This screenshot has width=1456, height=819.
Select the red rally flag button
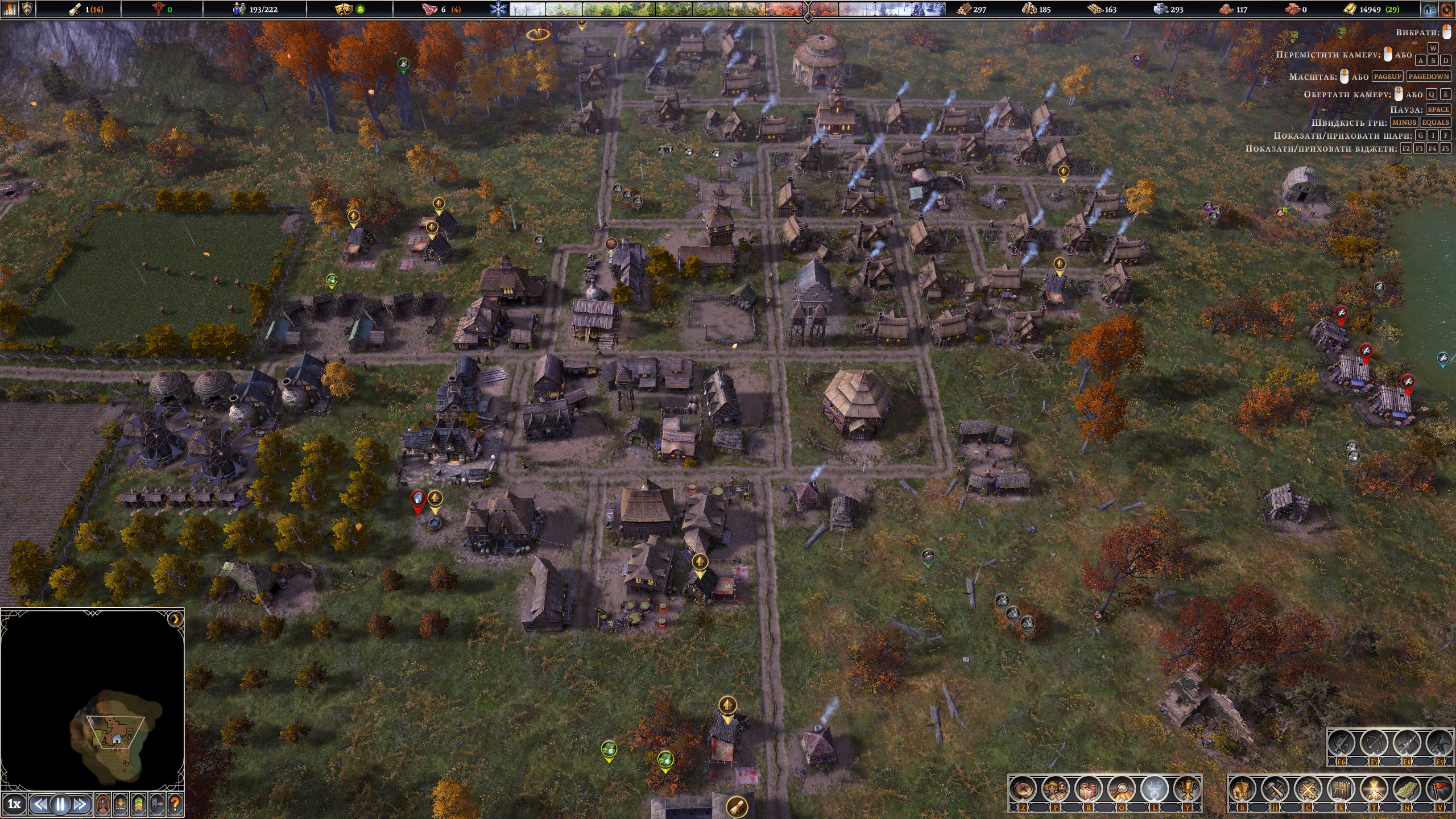[1439, 789]
